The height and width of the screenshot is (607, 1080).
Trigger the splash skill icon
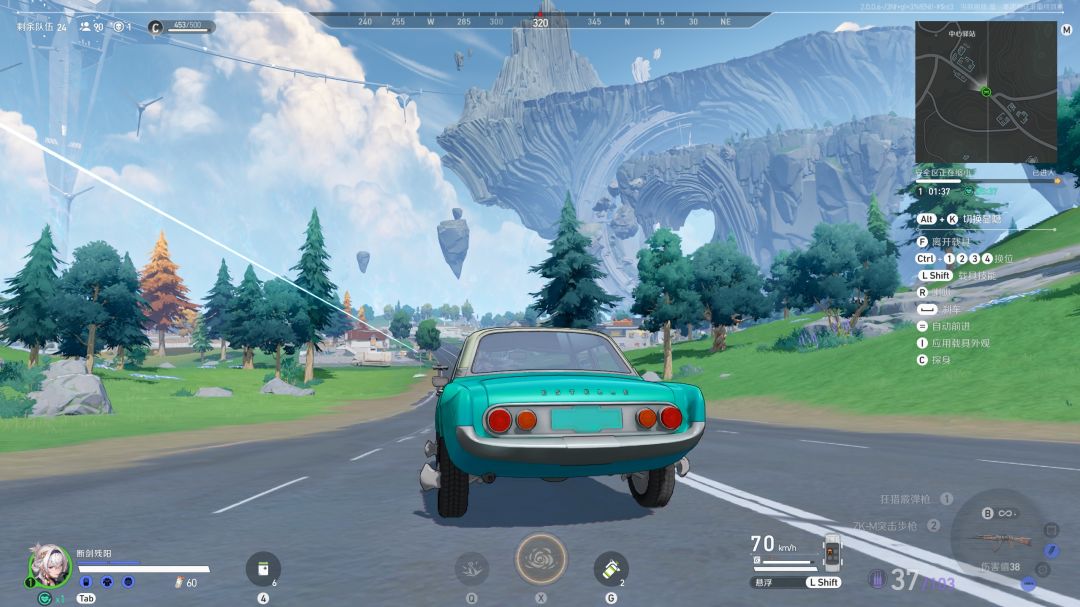471,569
